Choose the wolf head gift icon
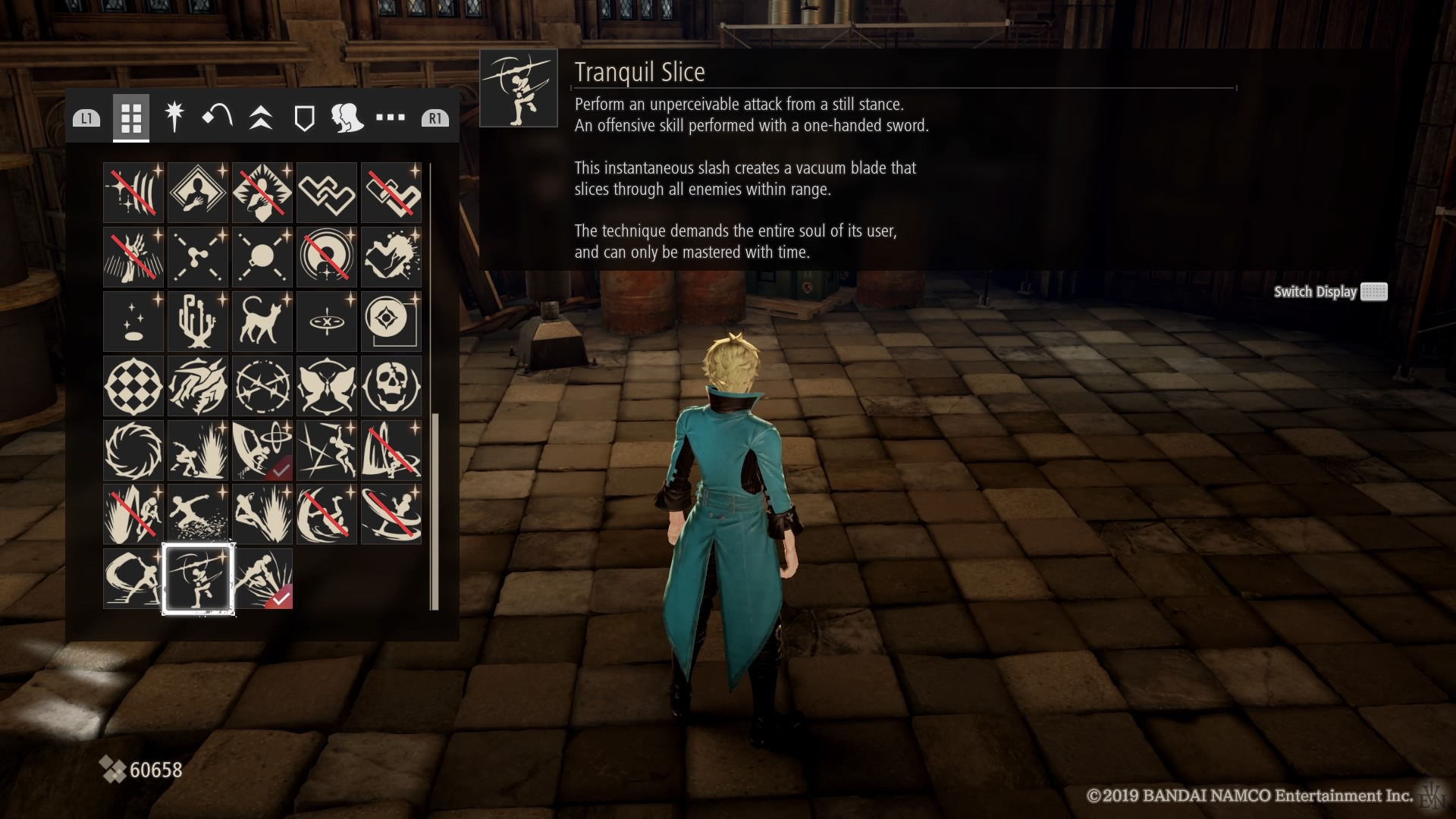1456x819 pixels. pos(198,385)
